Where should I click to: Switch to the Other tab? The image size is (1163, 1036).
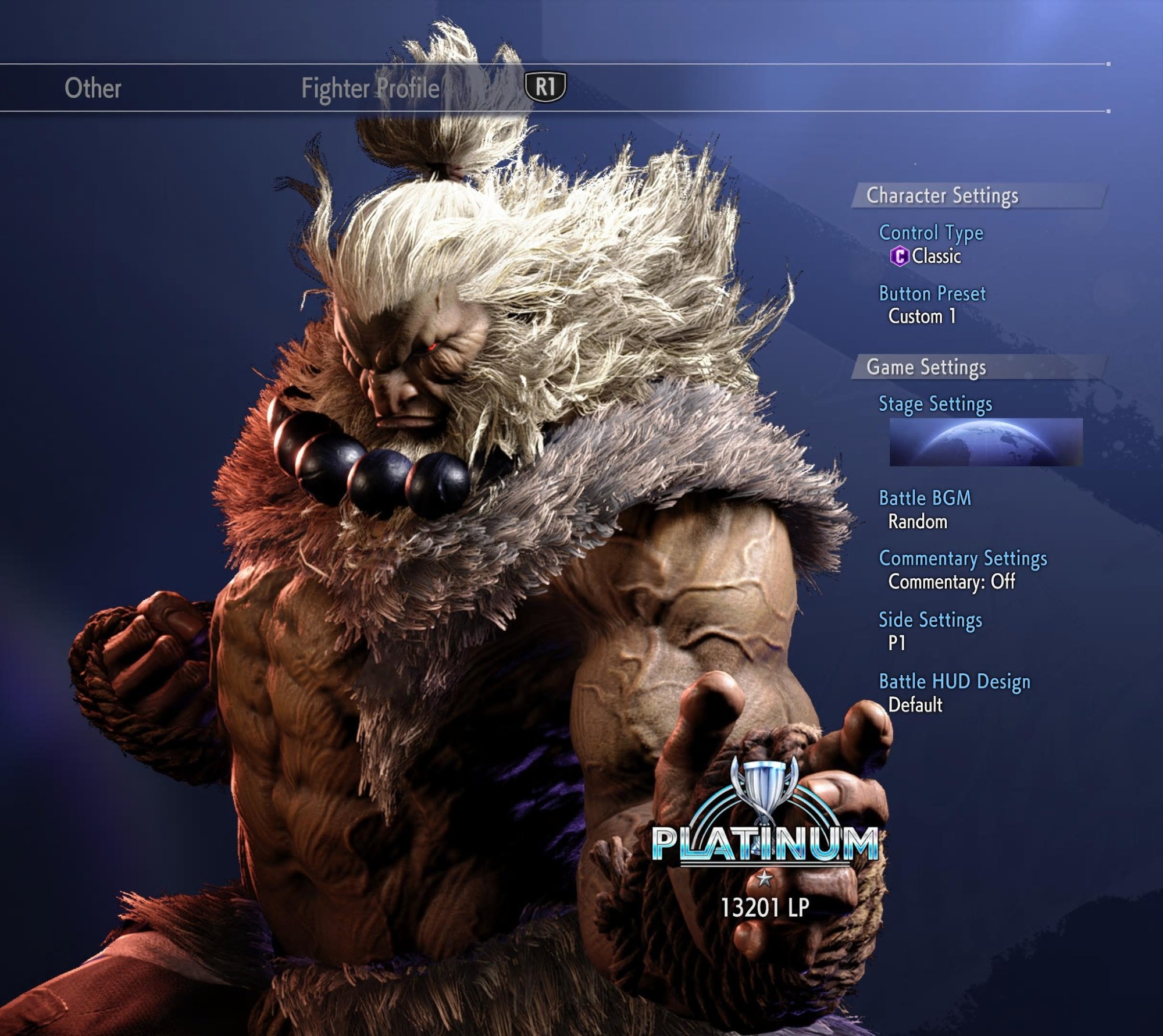[92, 88]
